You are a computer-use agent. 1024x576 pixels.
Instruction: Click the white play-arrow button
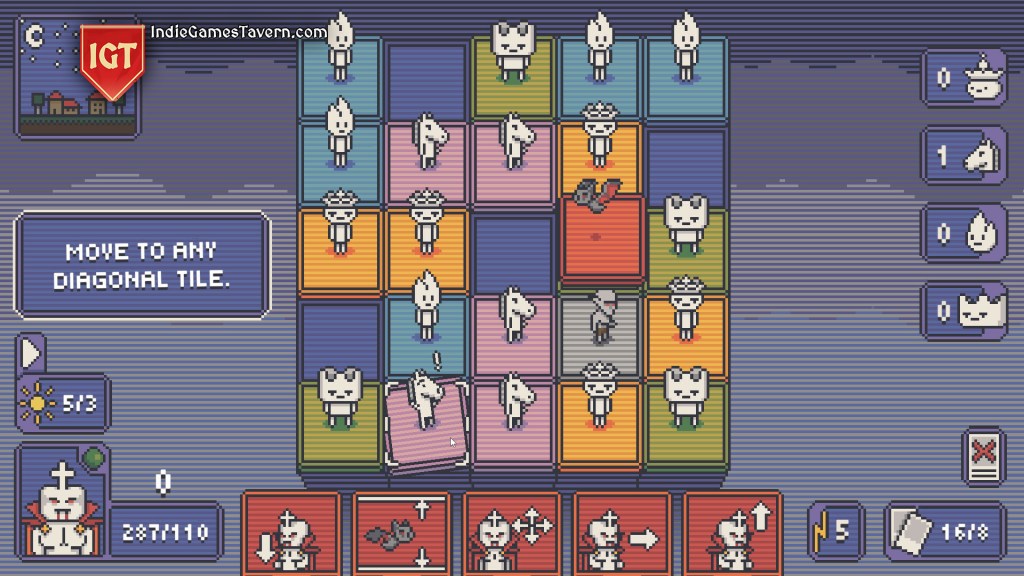(30, 353)
